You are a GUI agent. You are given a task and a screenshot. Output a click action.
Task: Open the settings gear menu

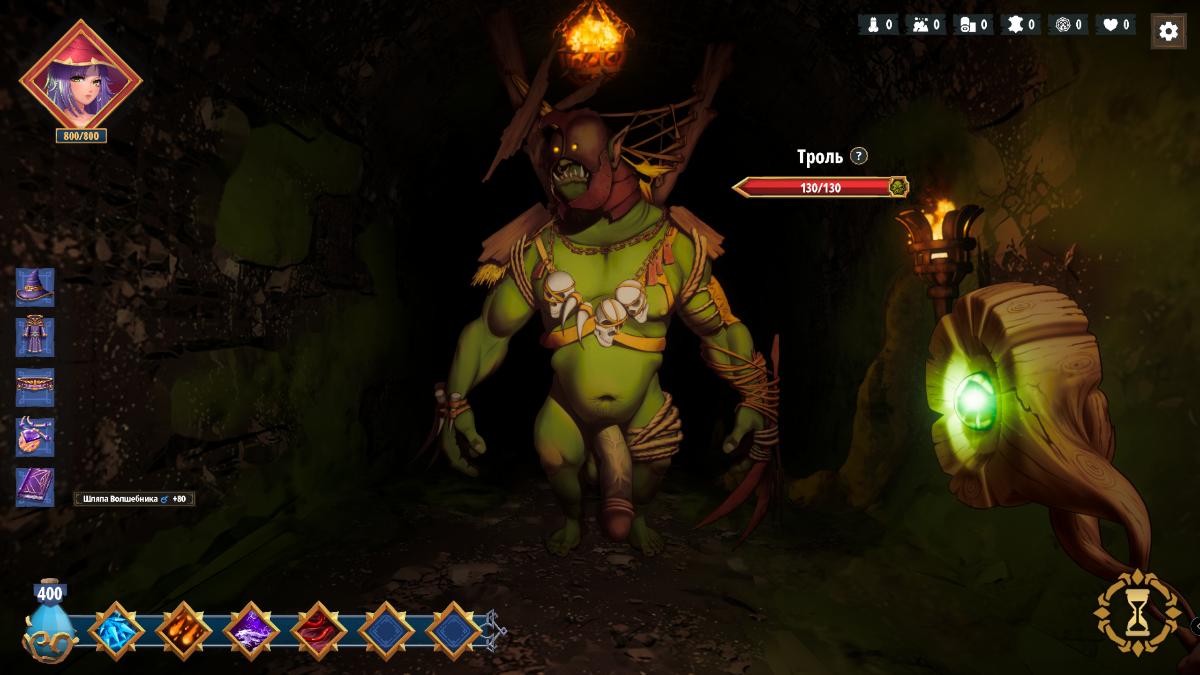coord(1168,31)
